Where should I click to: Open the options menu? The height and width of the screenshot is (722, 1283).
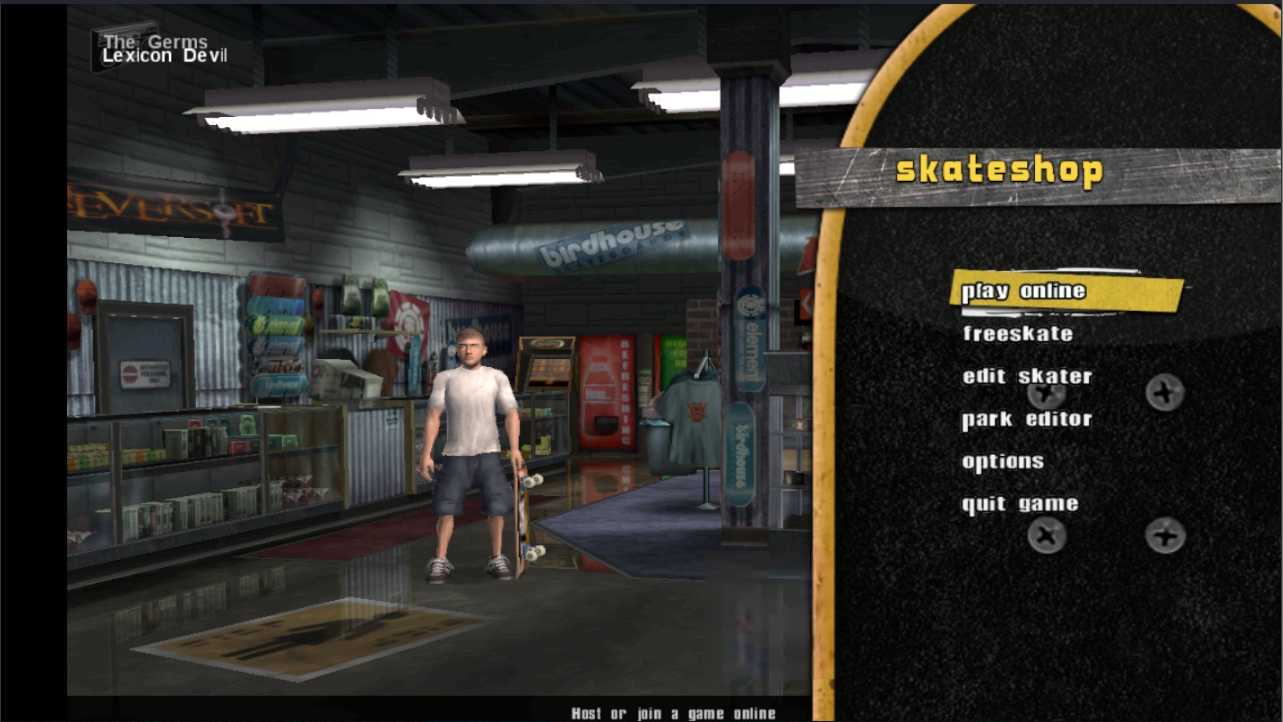point(1002,461)
